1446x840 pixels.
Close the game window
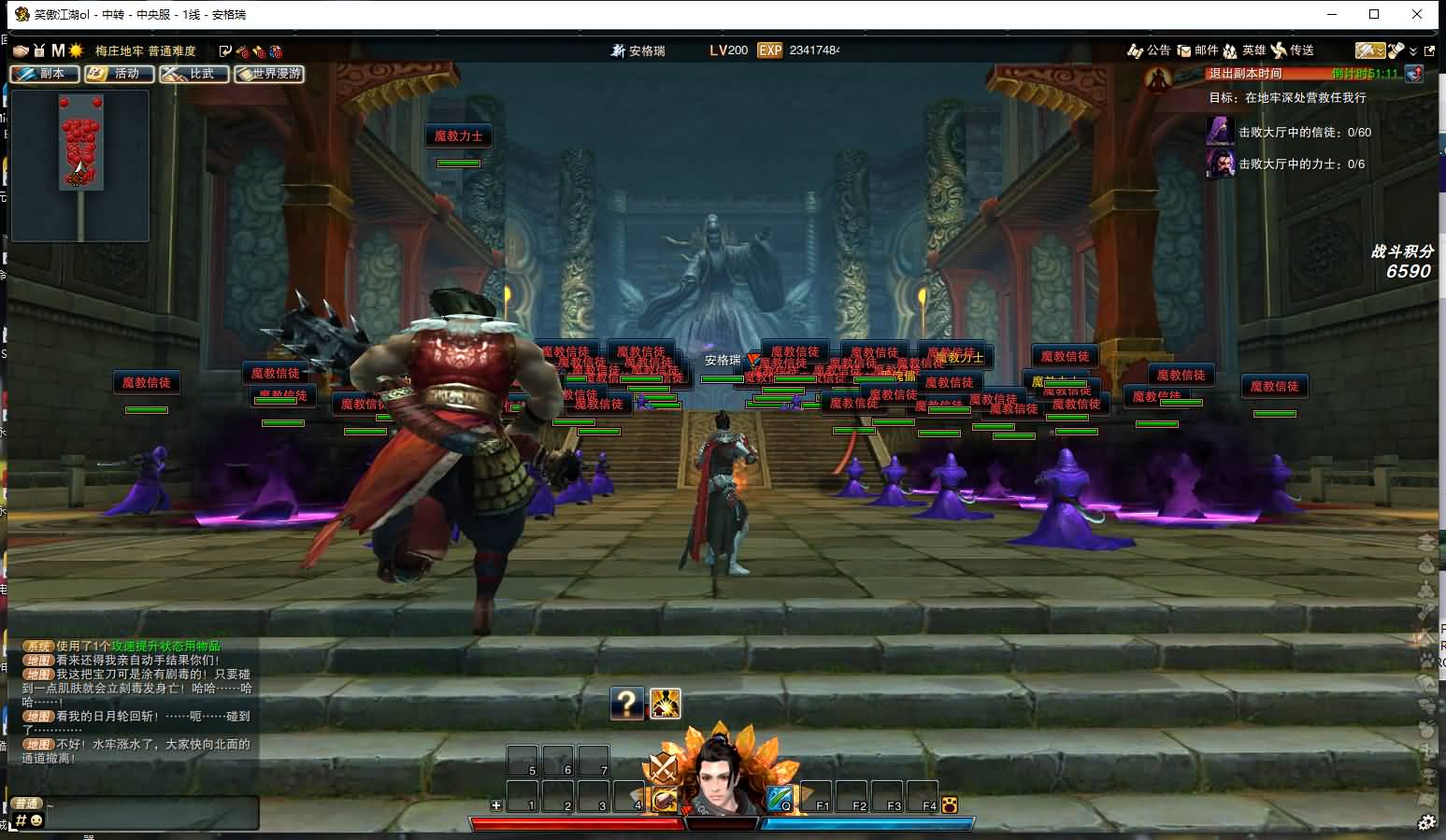pos(1418,14)
